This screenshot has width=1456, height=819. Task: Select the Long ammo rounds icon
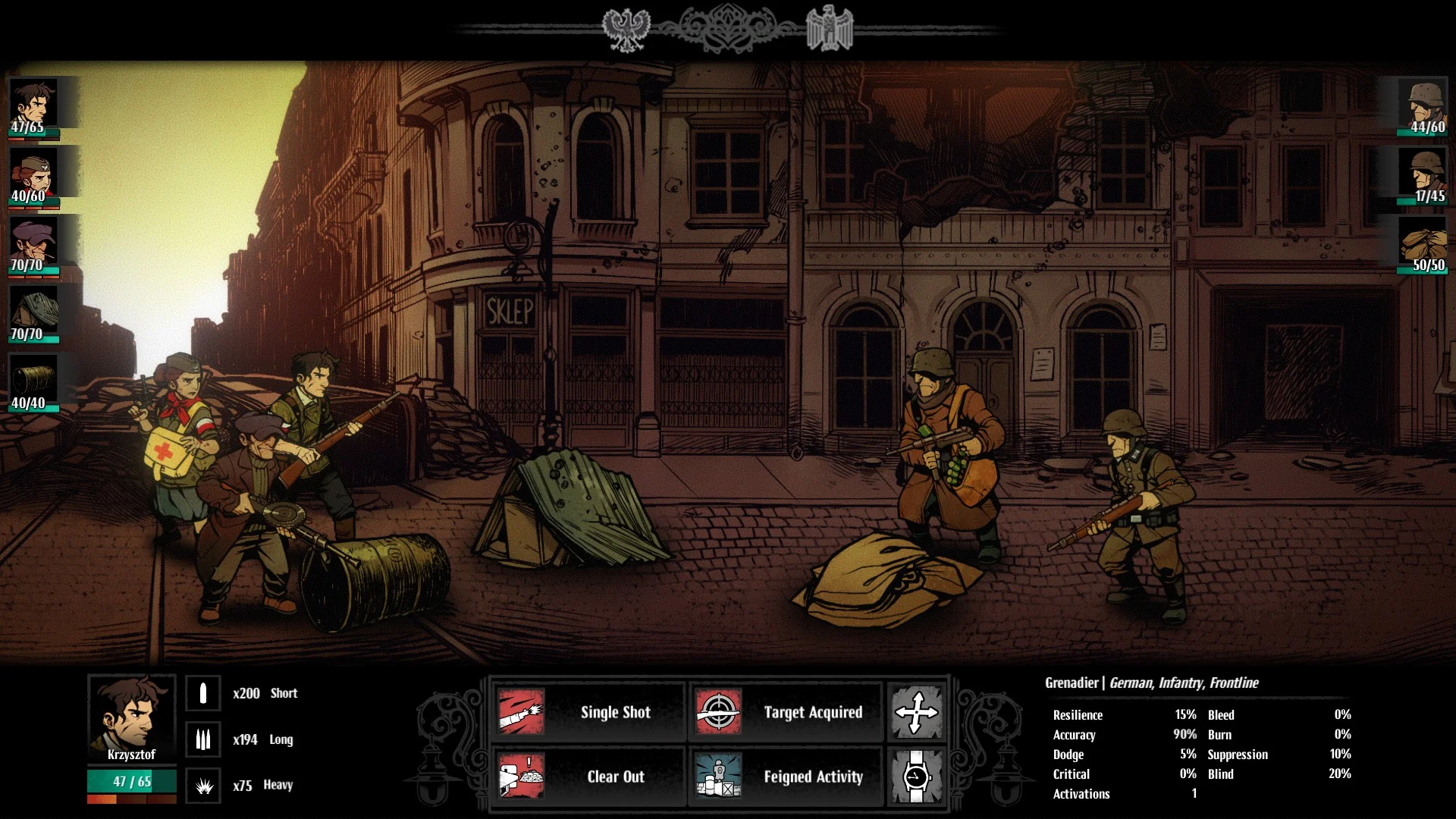click(203, 739)
